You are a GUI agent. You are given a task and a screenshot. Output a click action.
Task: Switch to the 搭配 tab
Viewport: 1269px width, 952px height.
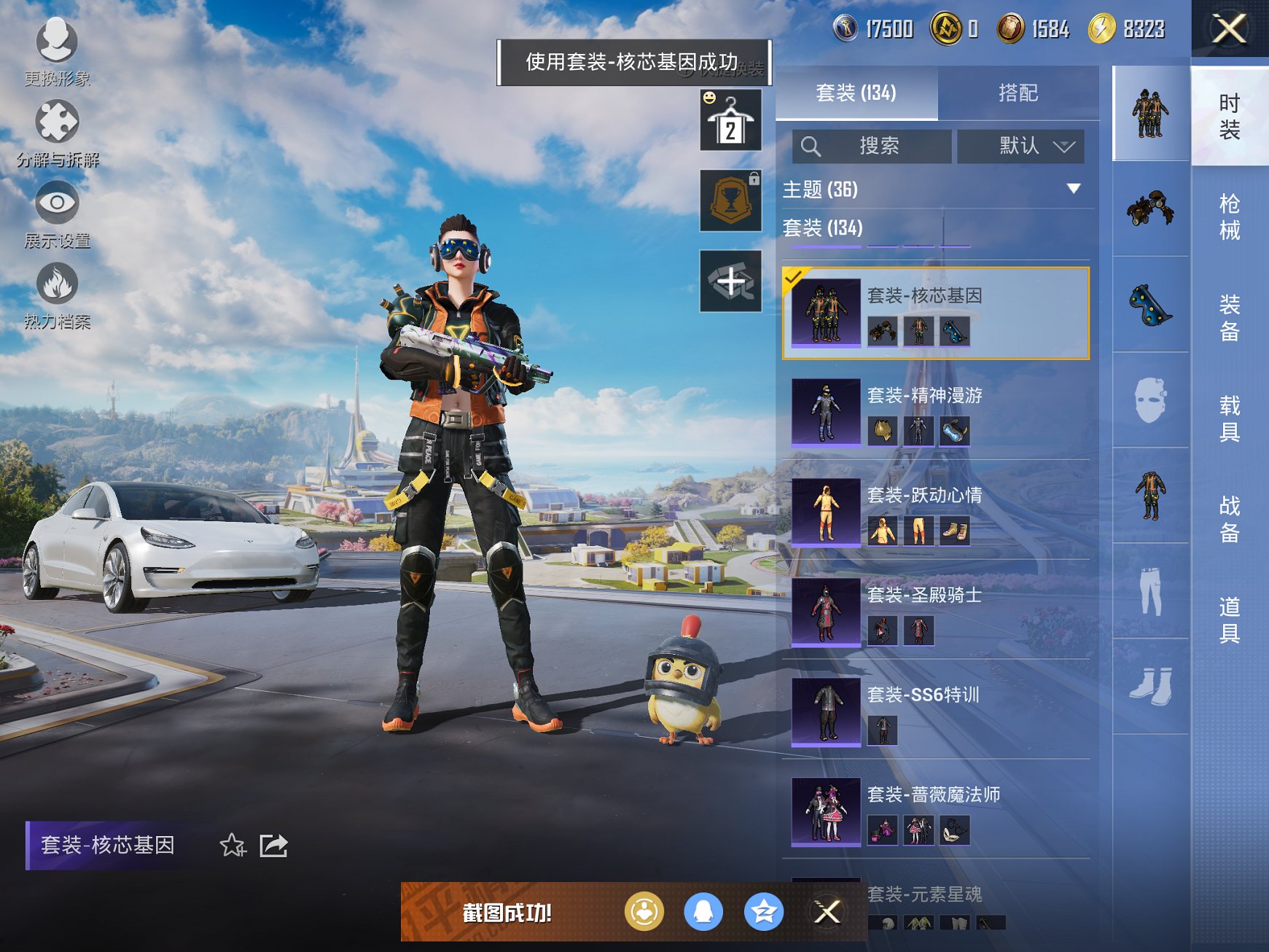(x=1020, y=93)
